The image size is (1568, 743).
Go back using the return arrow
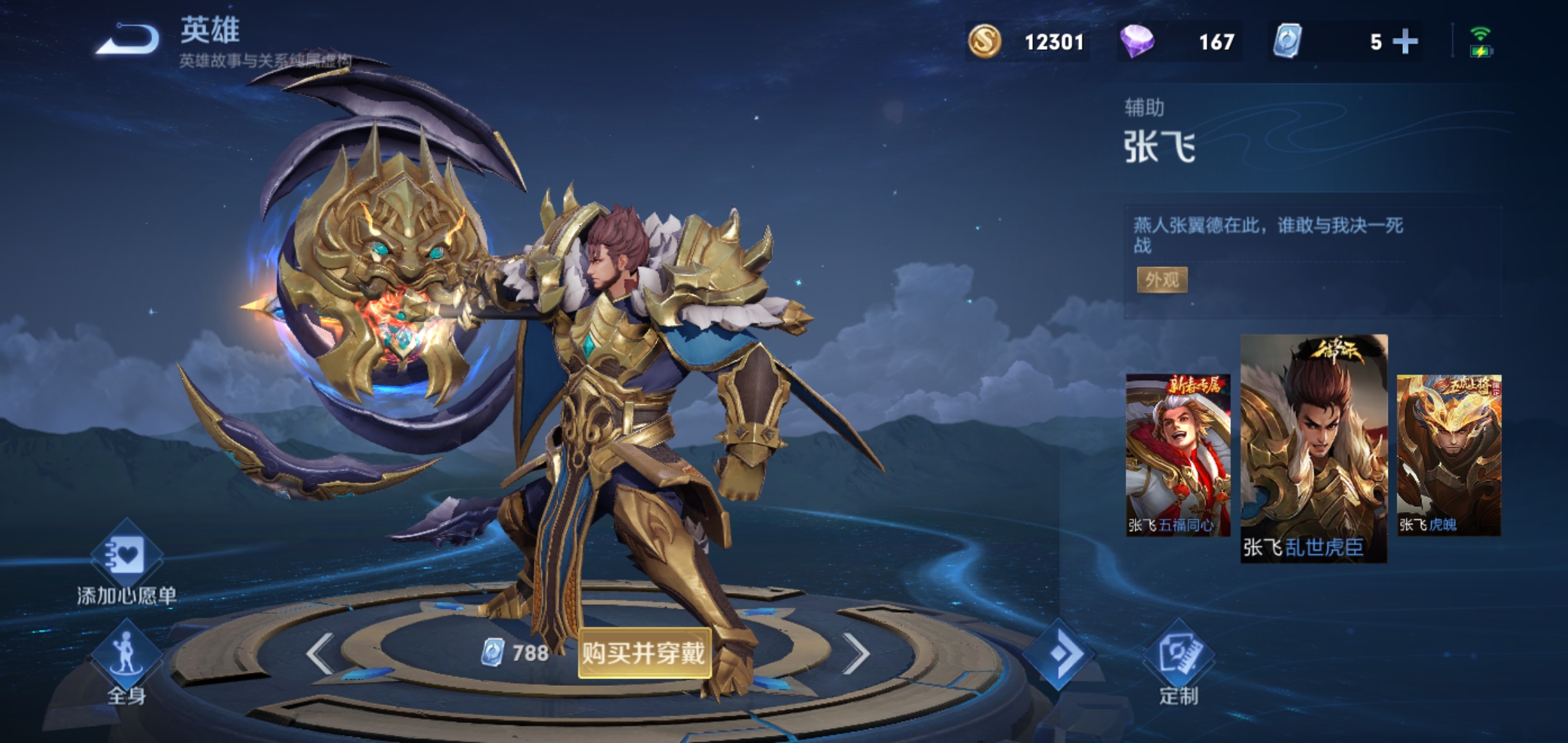(x=129, y=39)
